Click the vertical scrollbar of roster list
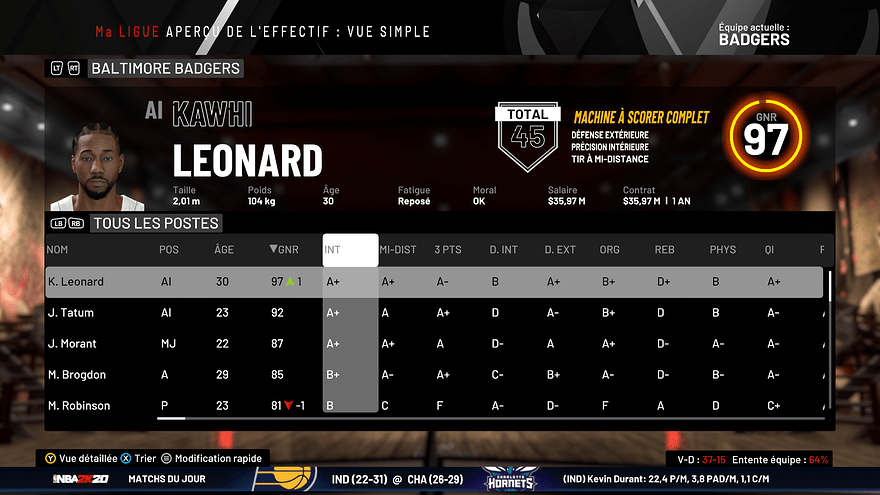 [828, 283]
